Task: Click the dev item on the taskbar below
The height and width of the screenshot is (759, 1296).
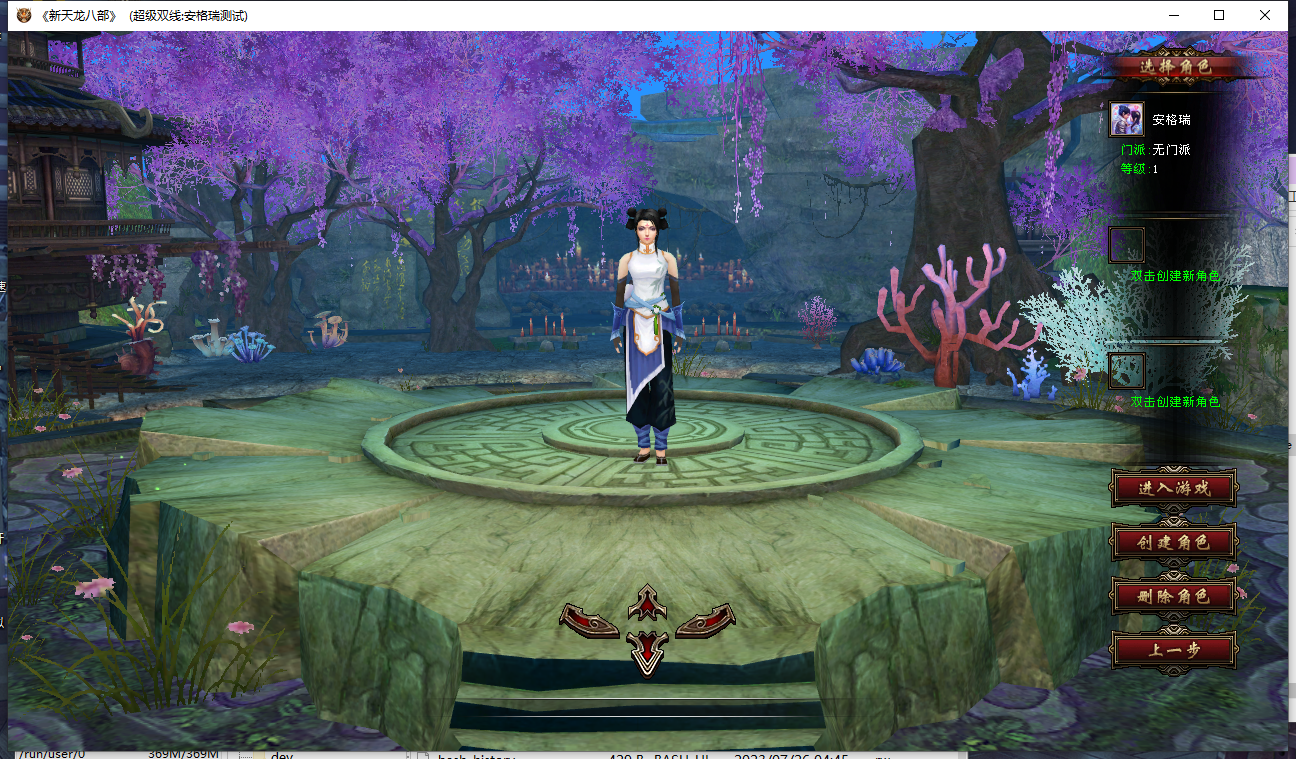Action: click(x=280, y=753)
